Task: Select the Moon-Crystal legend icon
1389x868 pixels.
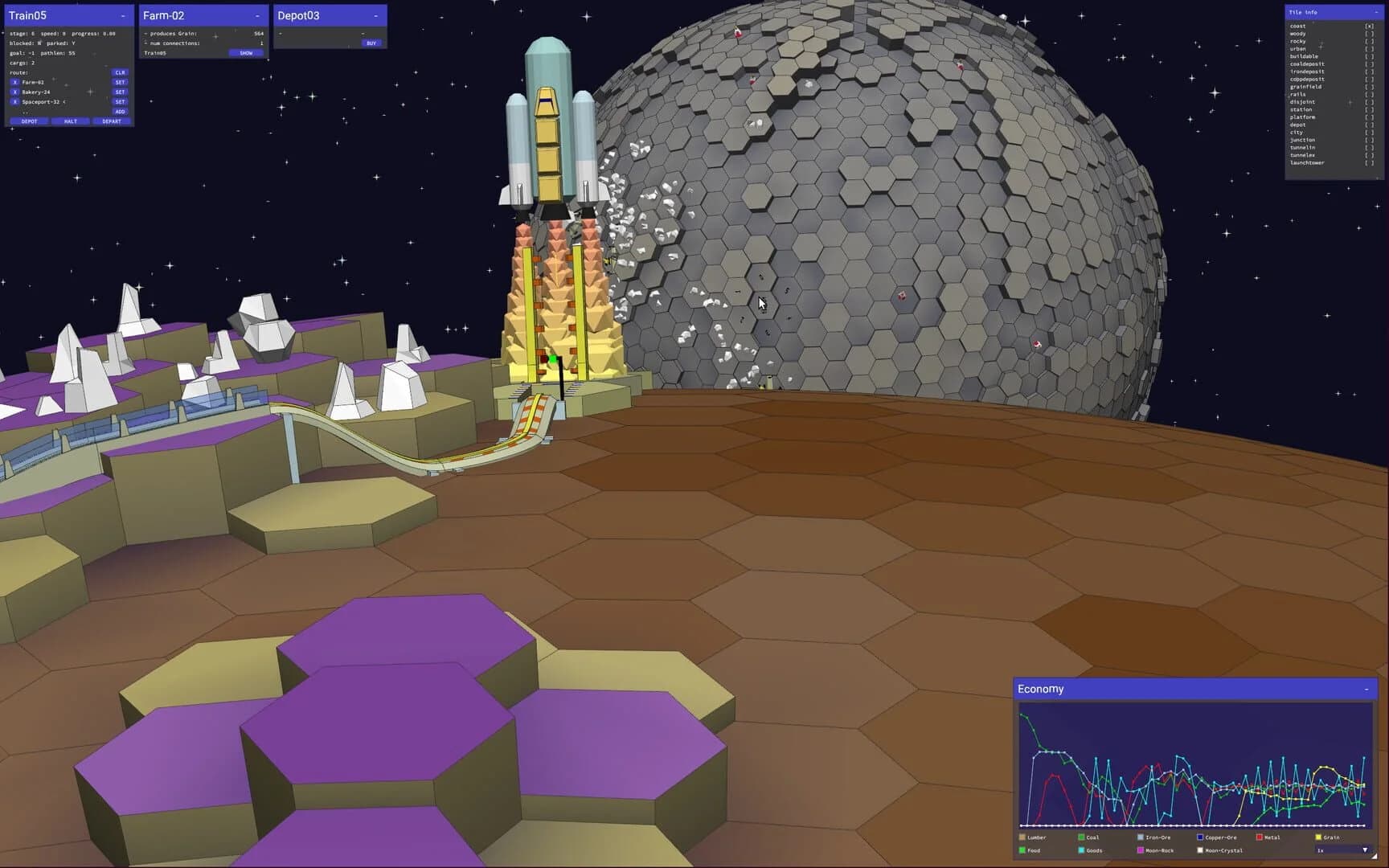Action: click(1199, 850)
